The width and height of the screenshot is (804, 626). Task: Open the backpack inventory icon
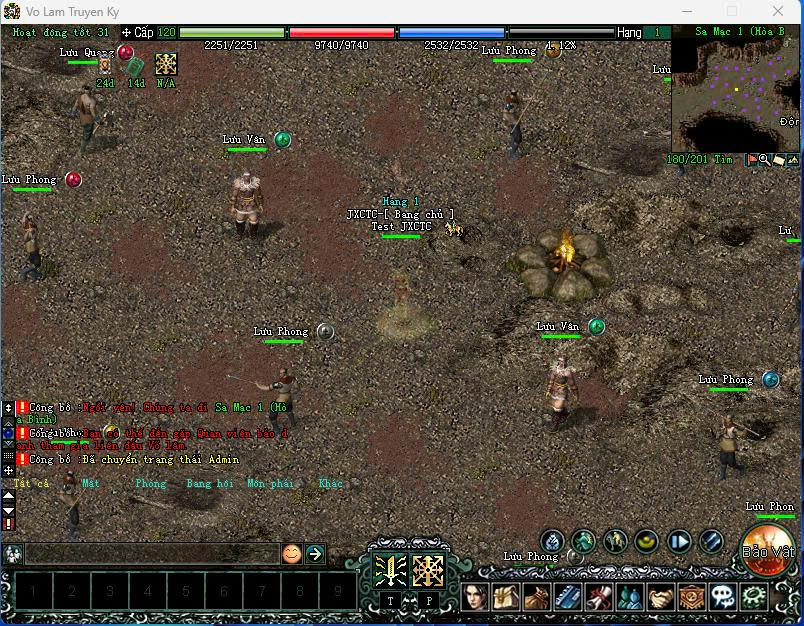537,597
